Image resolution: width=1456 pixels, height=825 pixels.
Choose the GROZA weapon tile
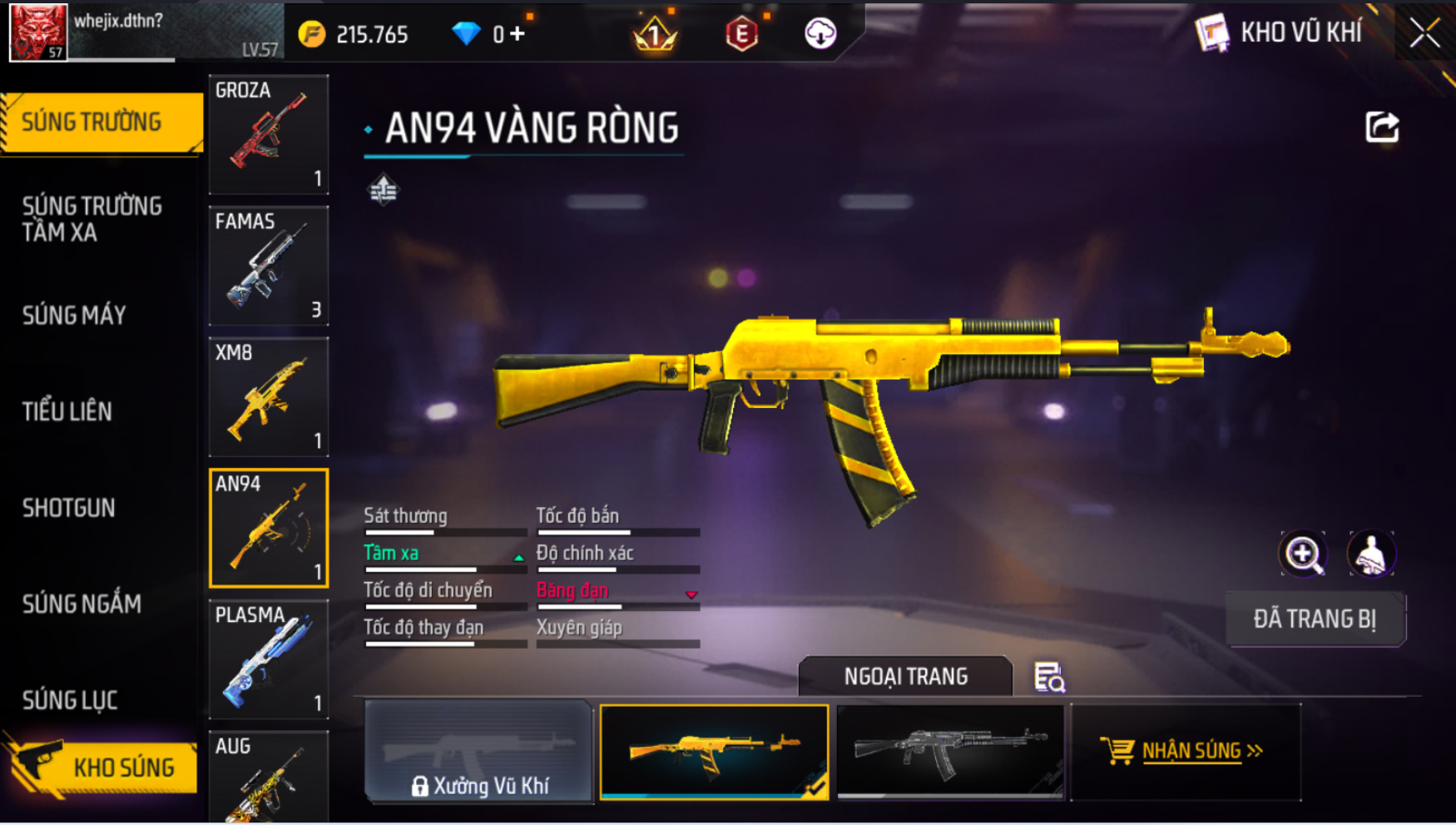coord(269,134)
